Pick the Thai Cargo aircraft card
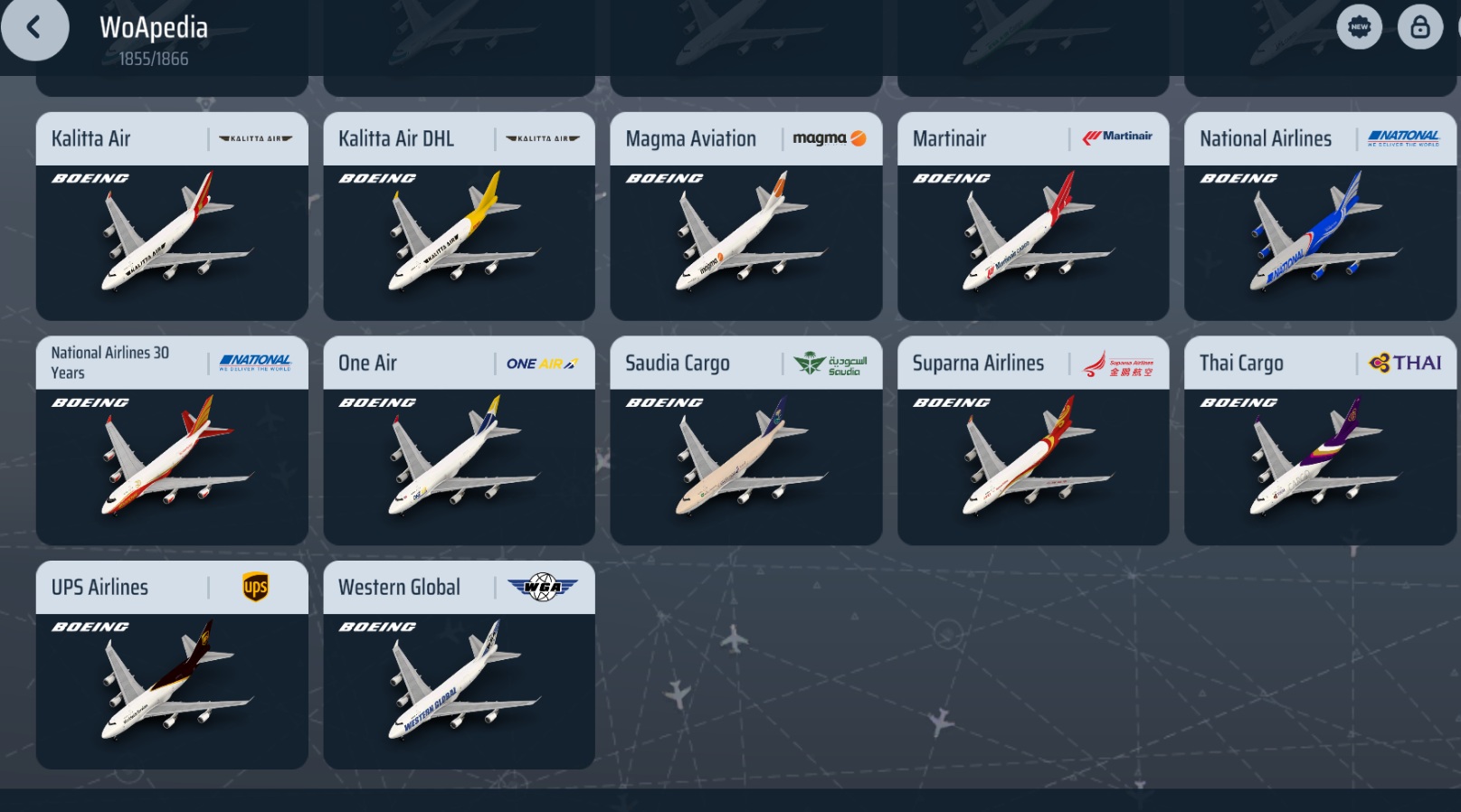The height and width of the screenshot is (812, 1461). tap(1320, 441)
